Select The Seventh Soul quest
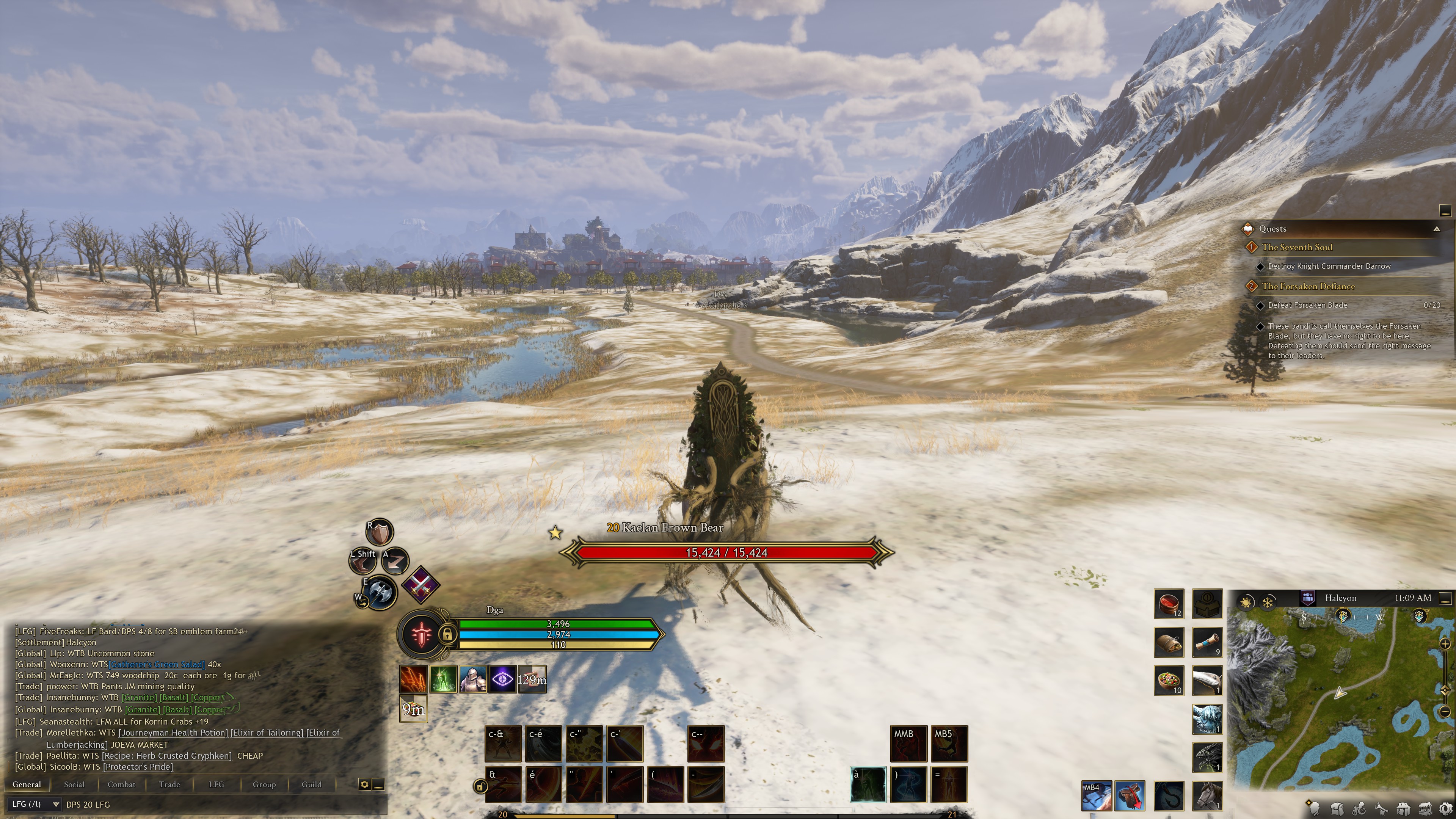1456x819 pixels. 1297,247
